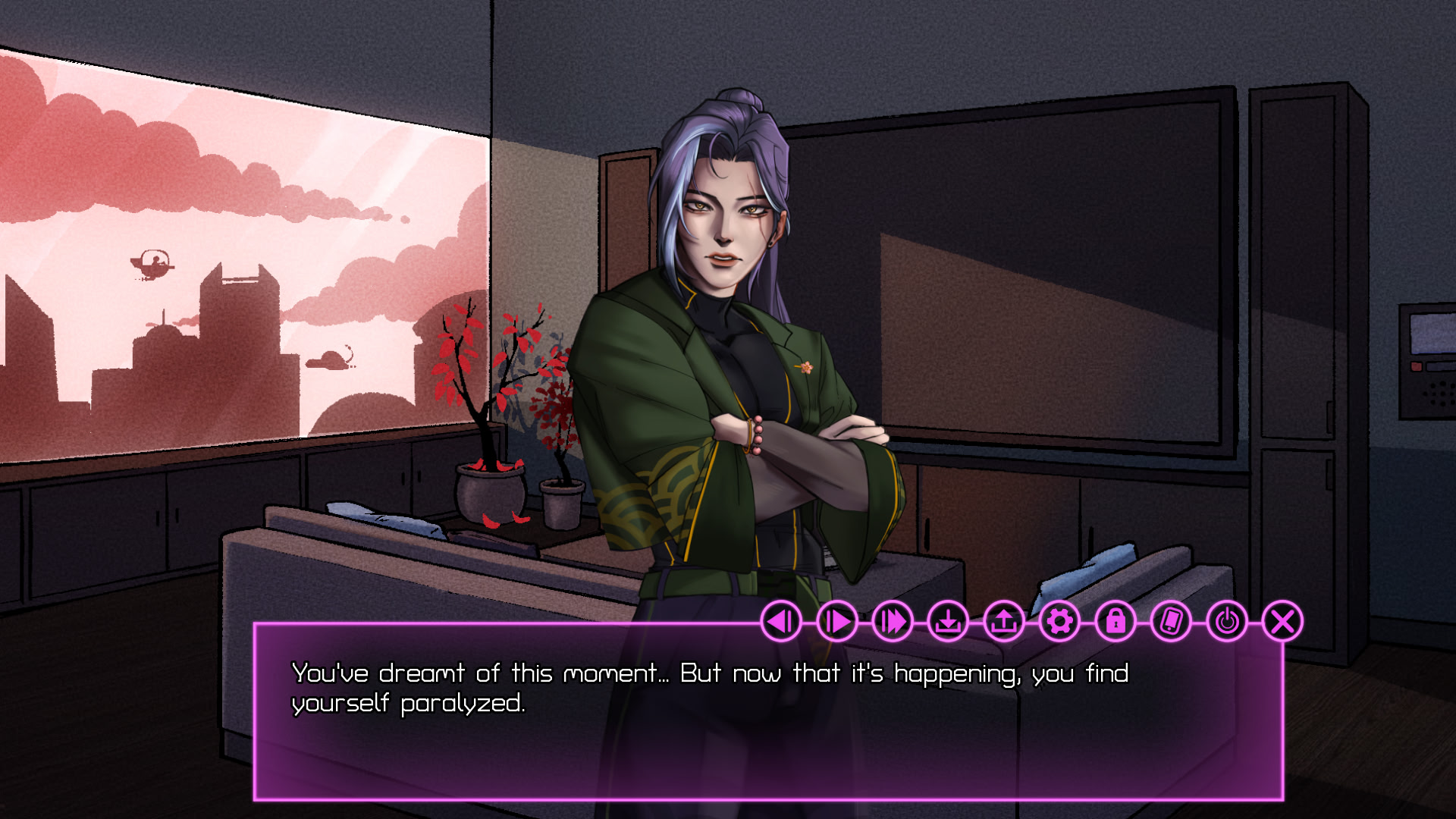Open the phone icon button
The height and width of the screenshot is (819, 1456).
click(1172, 622)
